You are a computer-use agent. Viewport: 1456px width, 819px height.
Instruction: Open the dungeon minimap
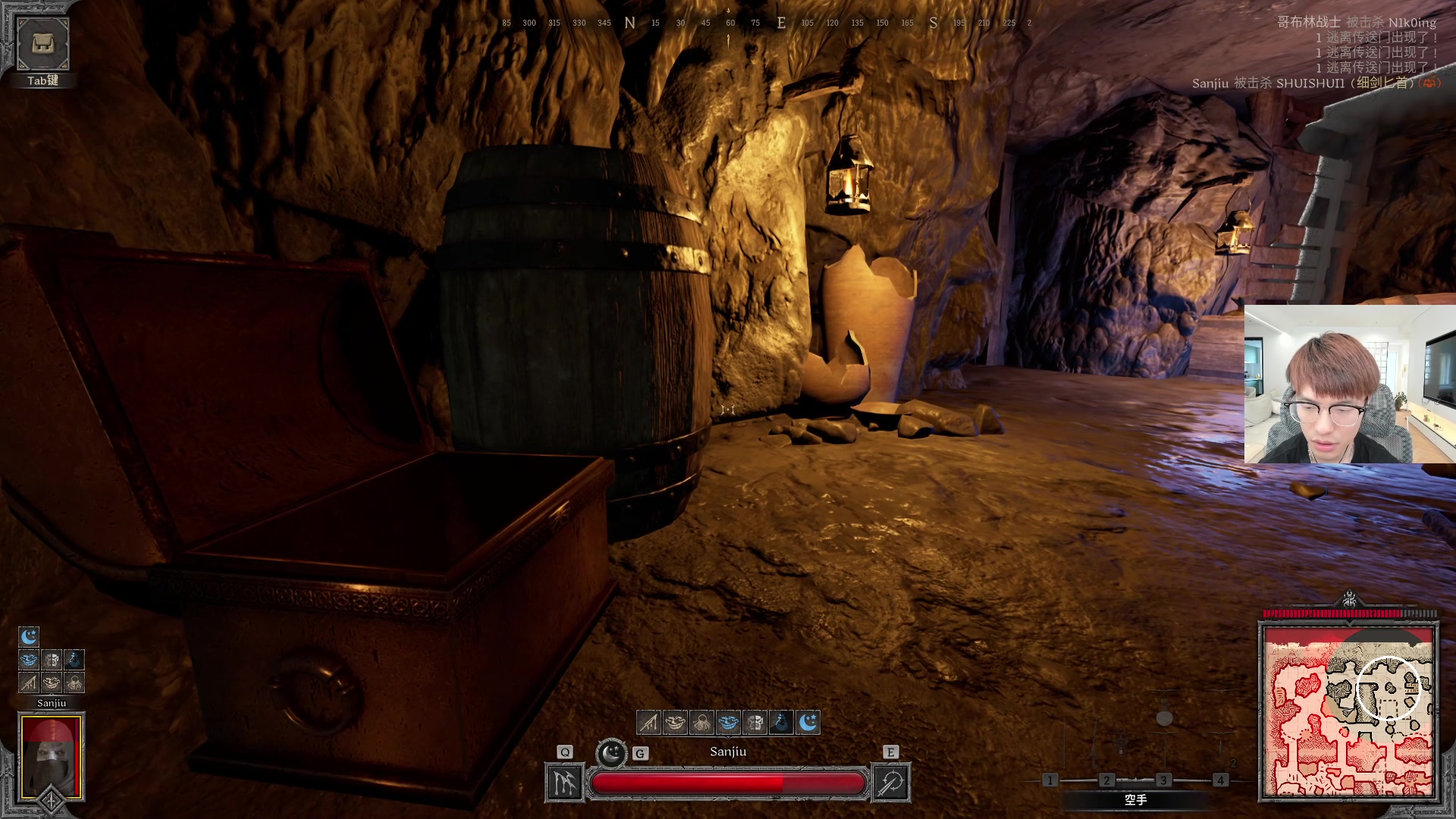tap(1348, 711)
